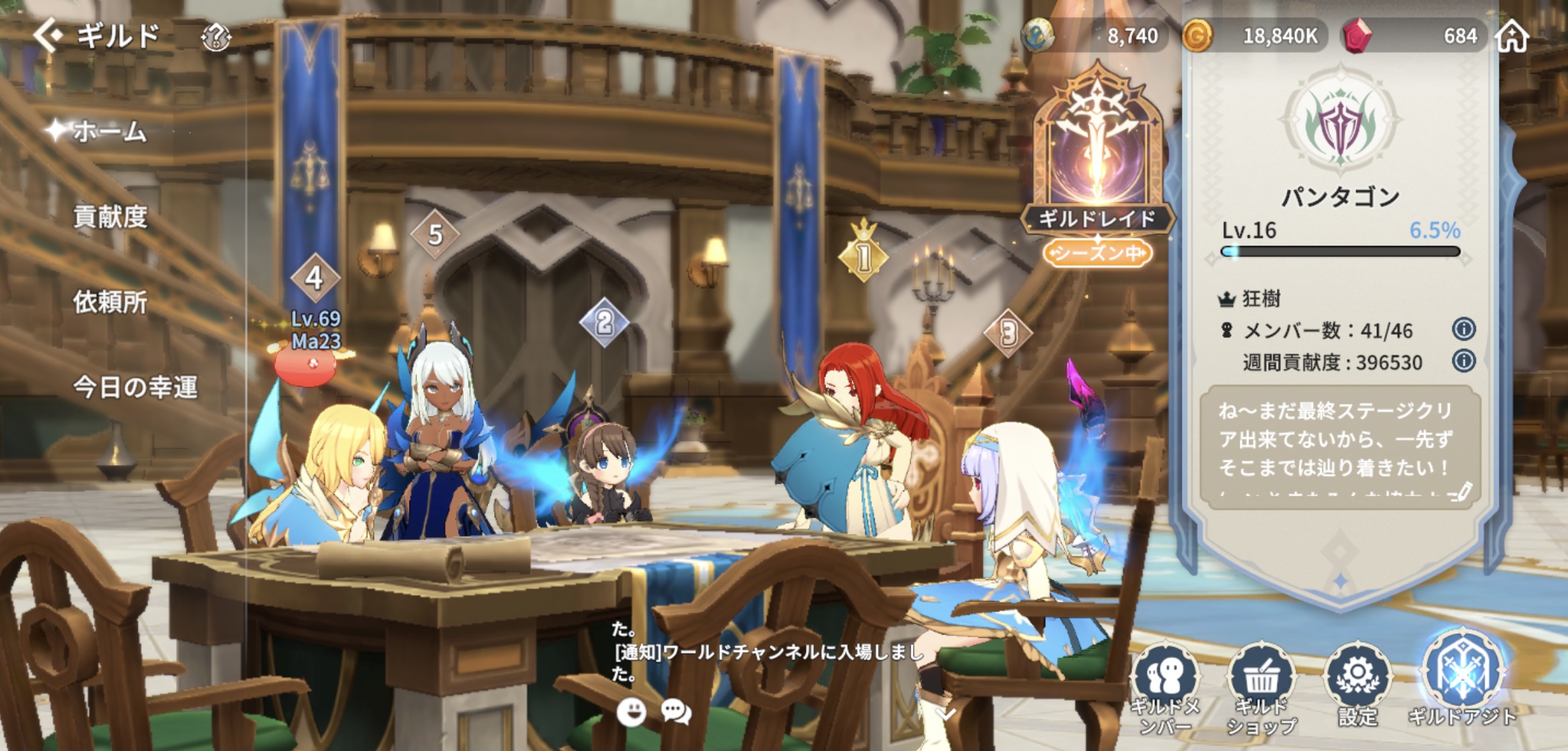This screenshot has height=751, width=1568.
Task: Select the ホーム menu entry
Action: coord(109,132)
